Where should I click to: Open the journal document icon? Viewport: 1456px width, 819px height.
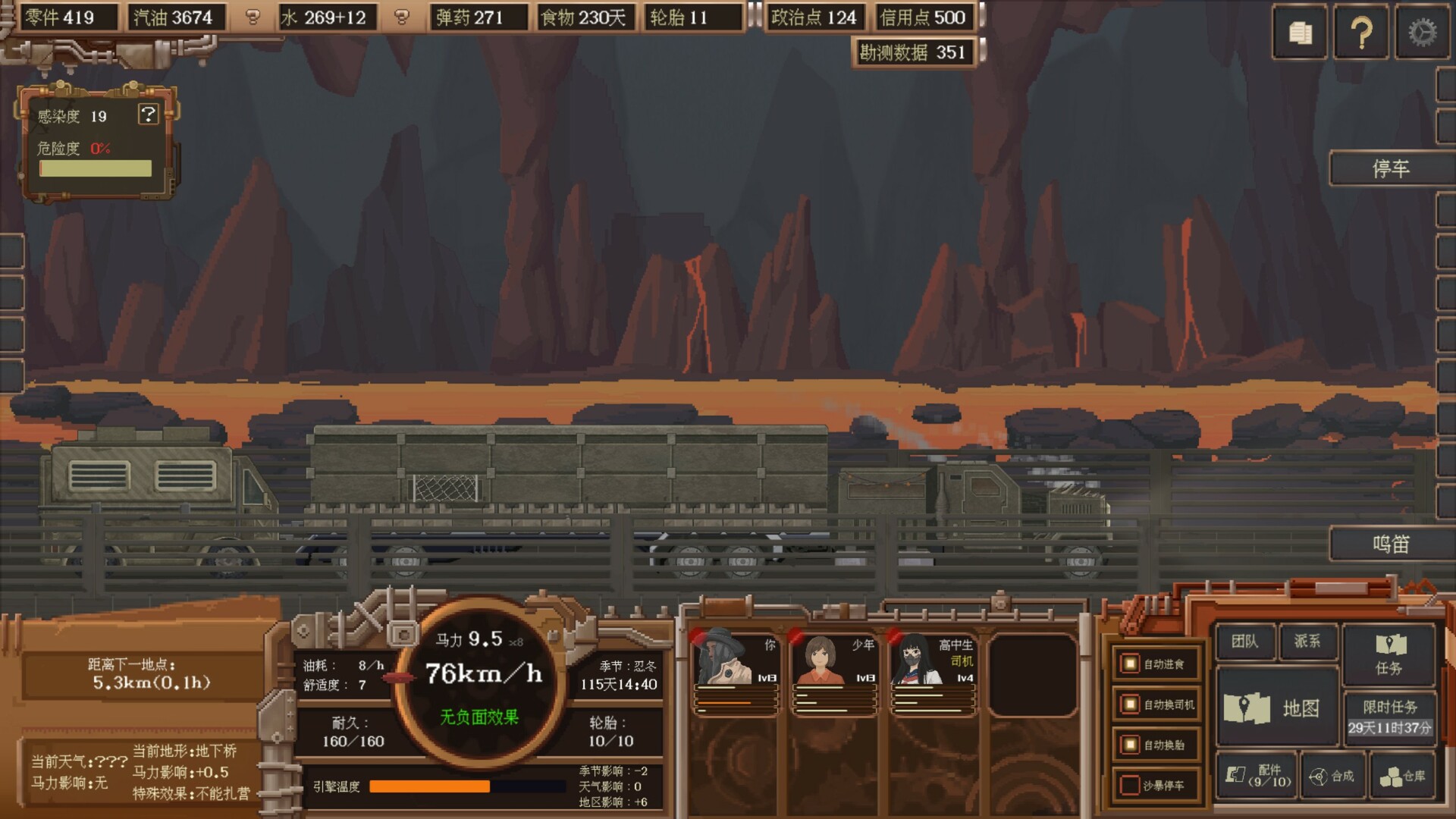1301,33
